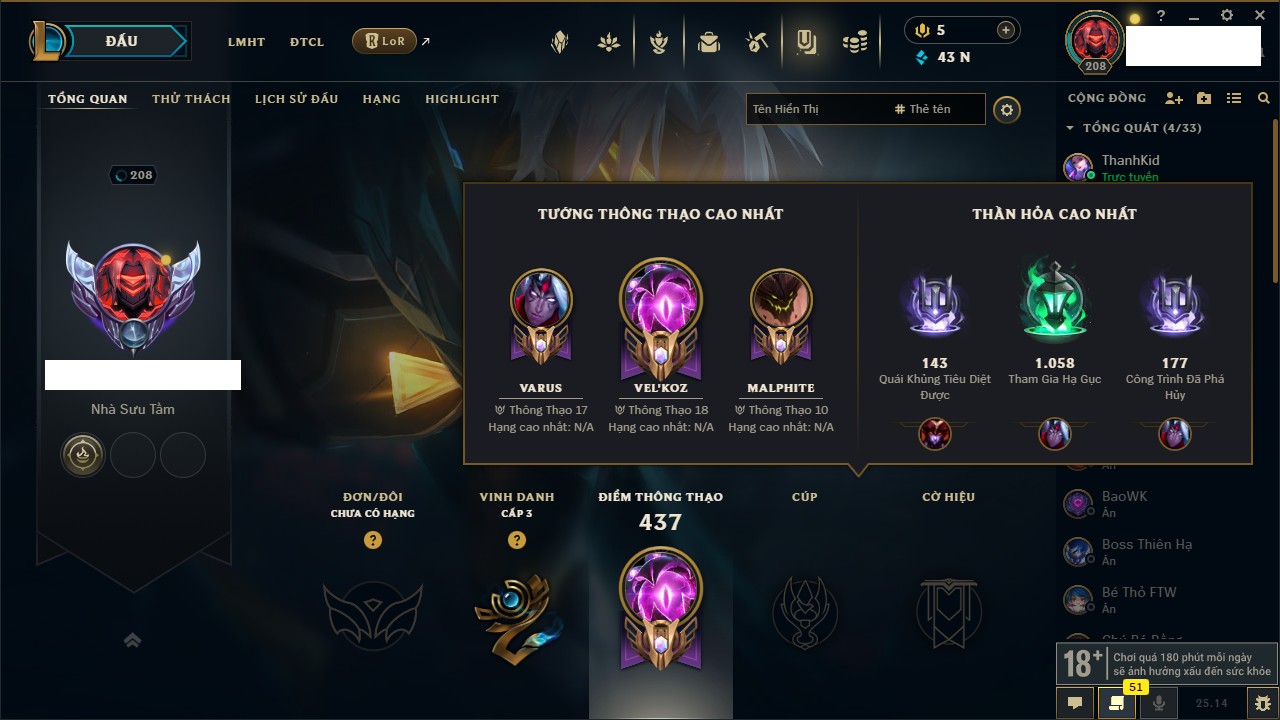Image resolution: width=1280 pixels, height=720 pixels.
Task: Open the missions scroll with 51 badge
Action: (1116, 703)
